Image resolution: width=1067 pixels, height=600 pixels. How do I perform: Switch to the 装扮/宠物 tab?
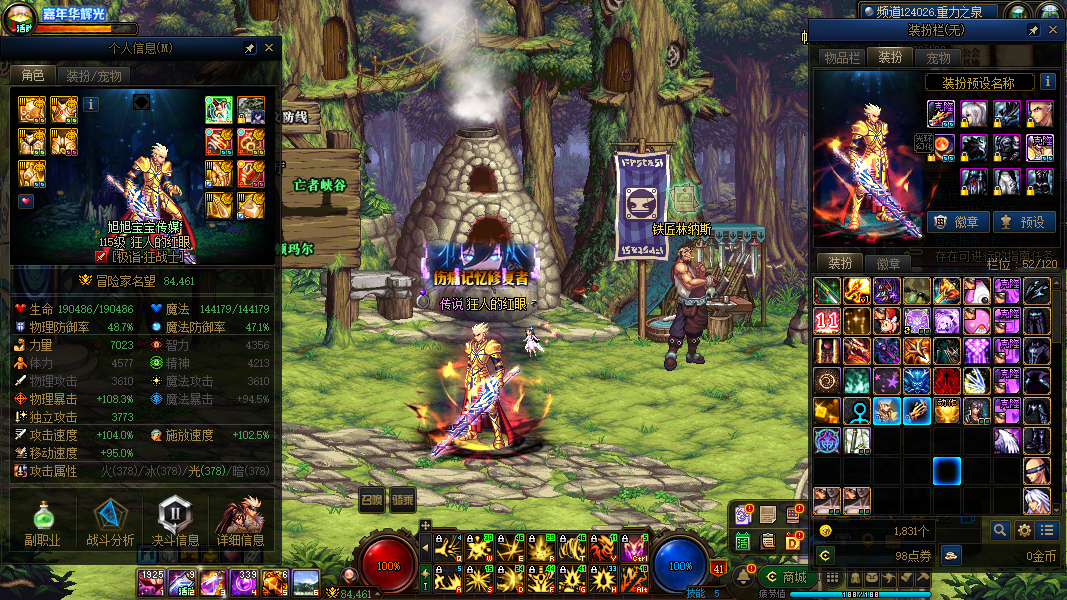pyautogui.click(x=94, y=76)
